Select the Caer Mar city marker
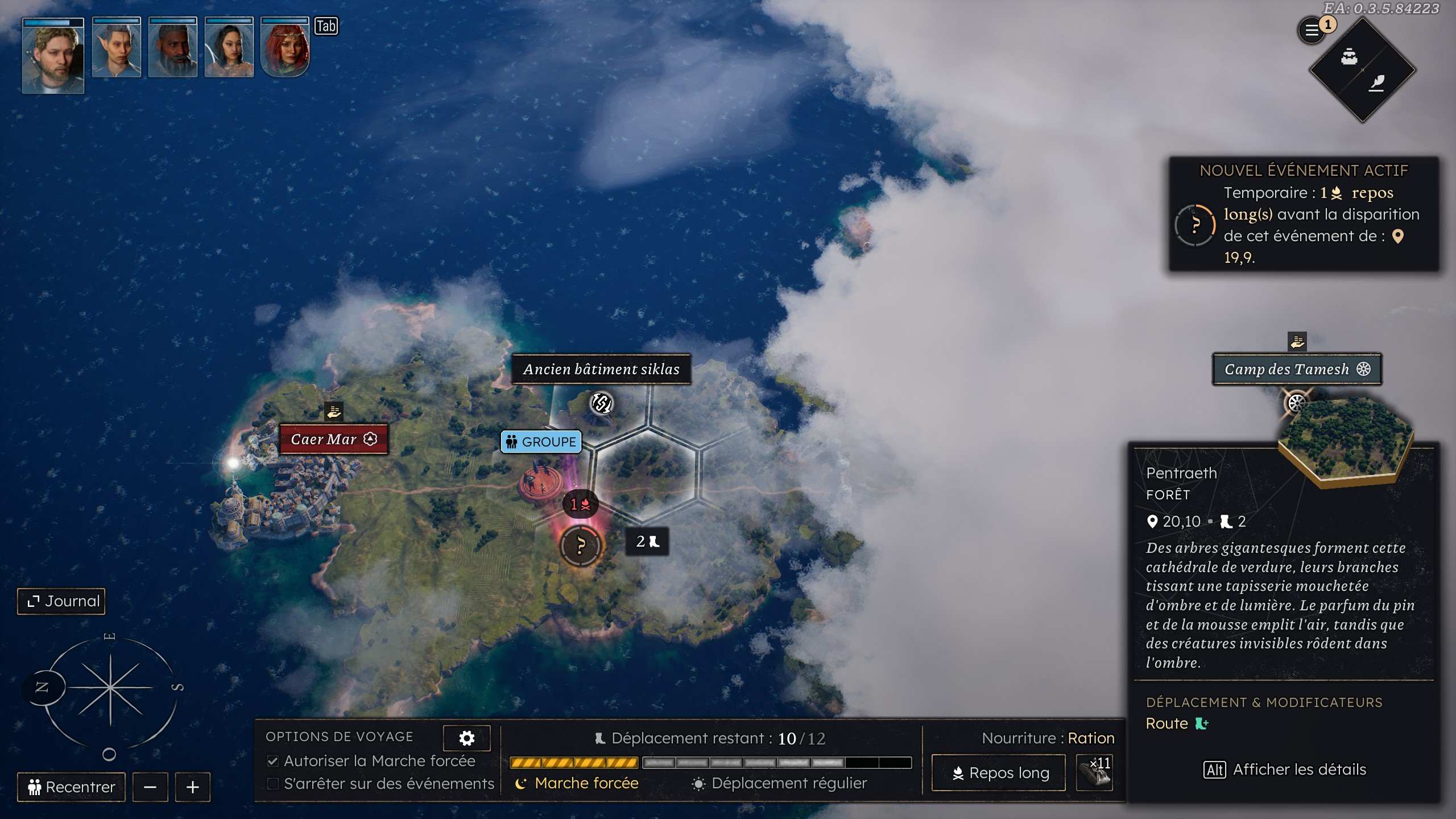Image resolution: width=1456 pixels, height=819 pixels. point(333,439)
